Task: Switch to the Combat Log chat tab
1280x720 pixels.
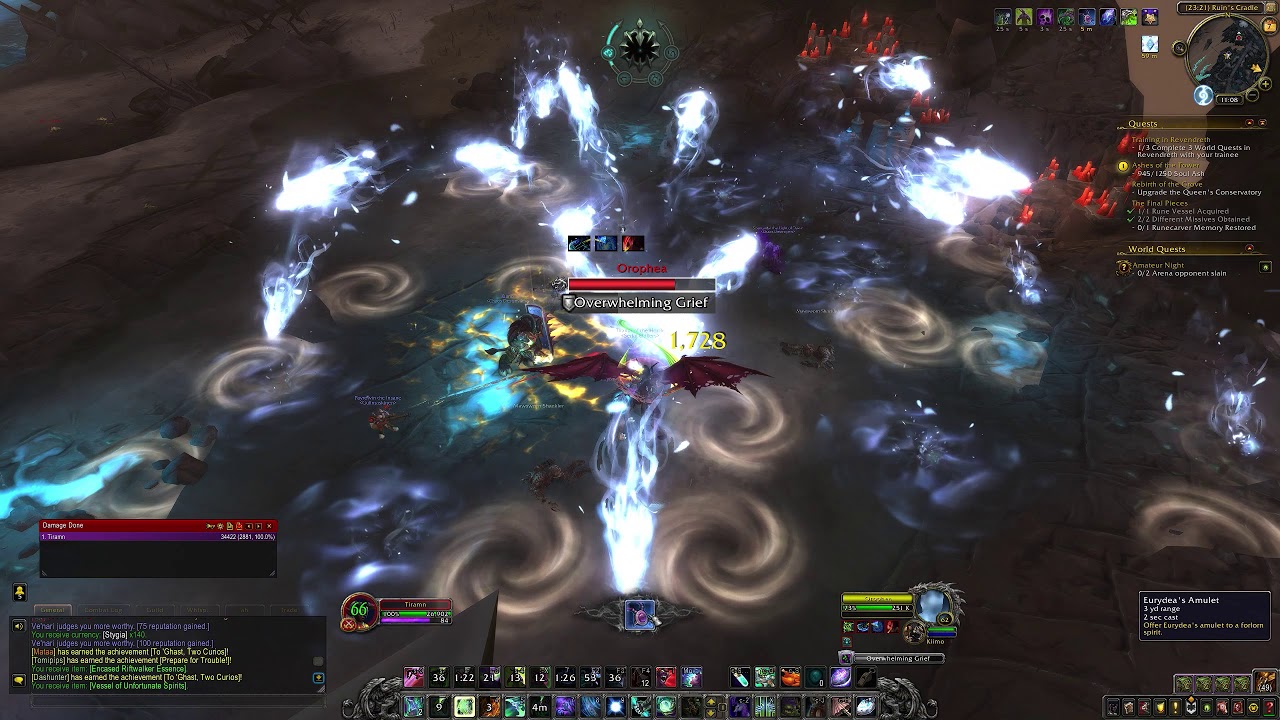Action: pyautogui.click(x=102, y=609)
